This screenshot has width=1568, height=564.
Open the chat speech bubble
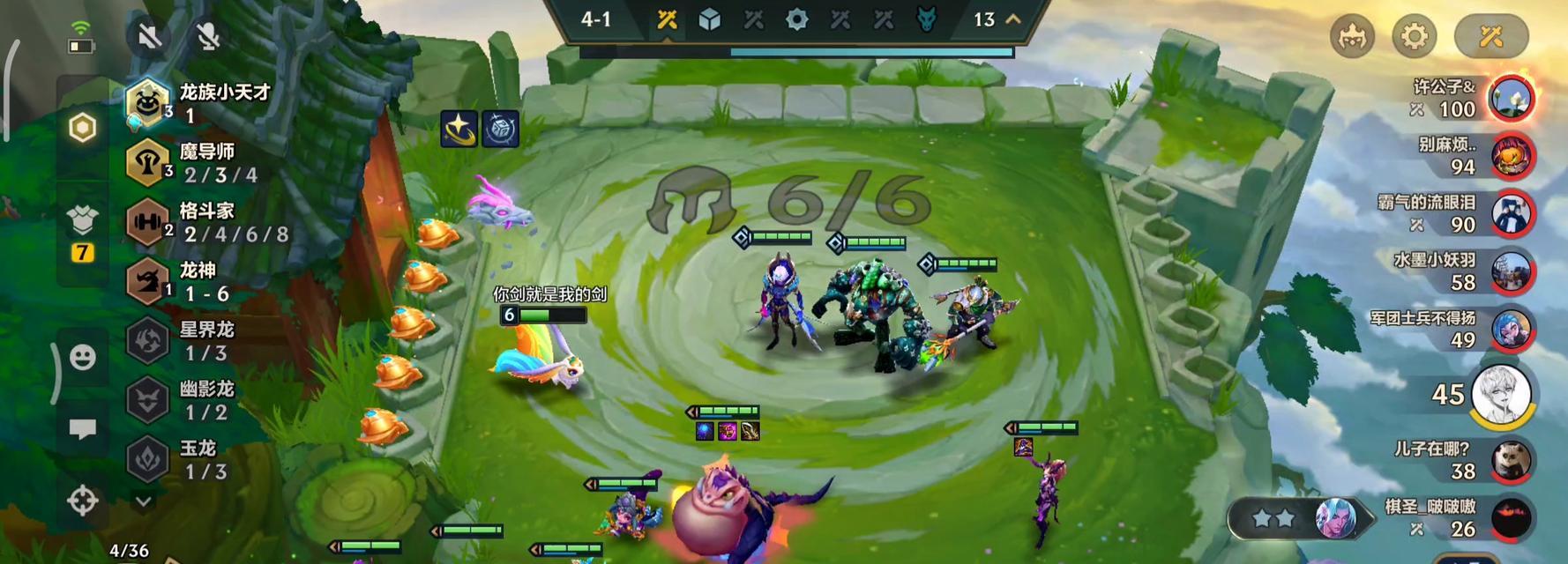coord(83,429)
